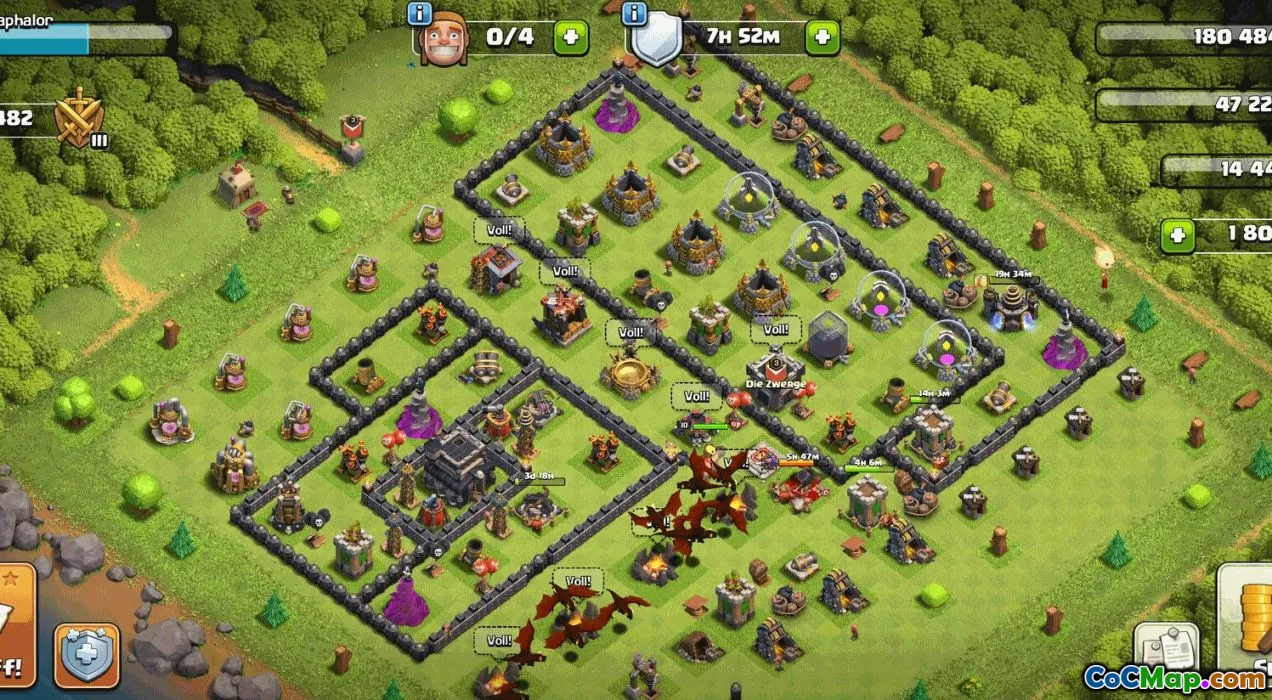
Task: Extend shield time with green plus
Action: pos(822,38)
